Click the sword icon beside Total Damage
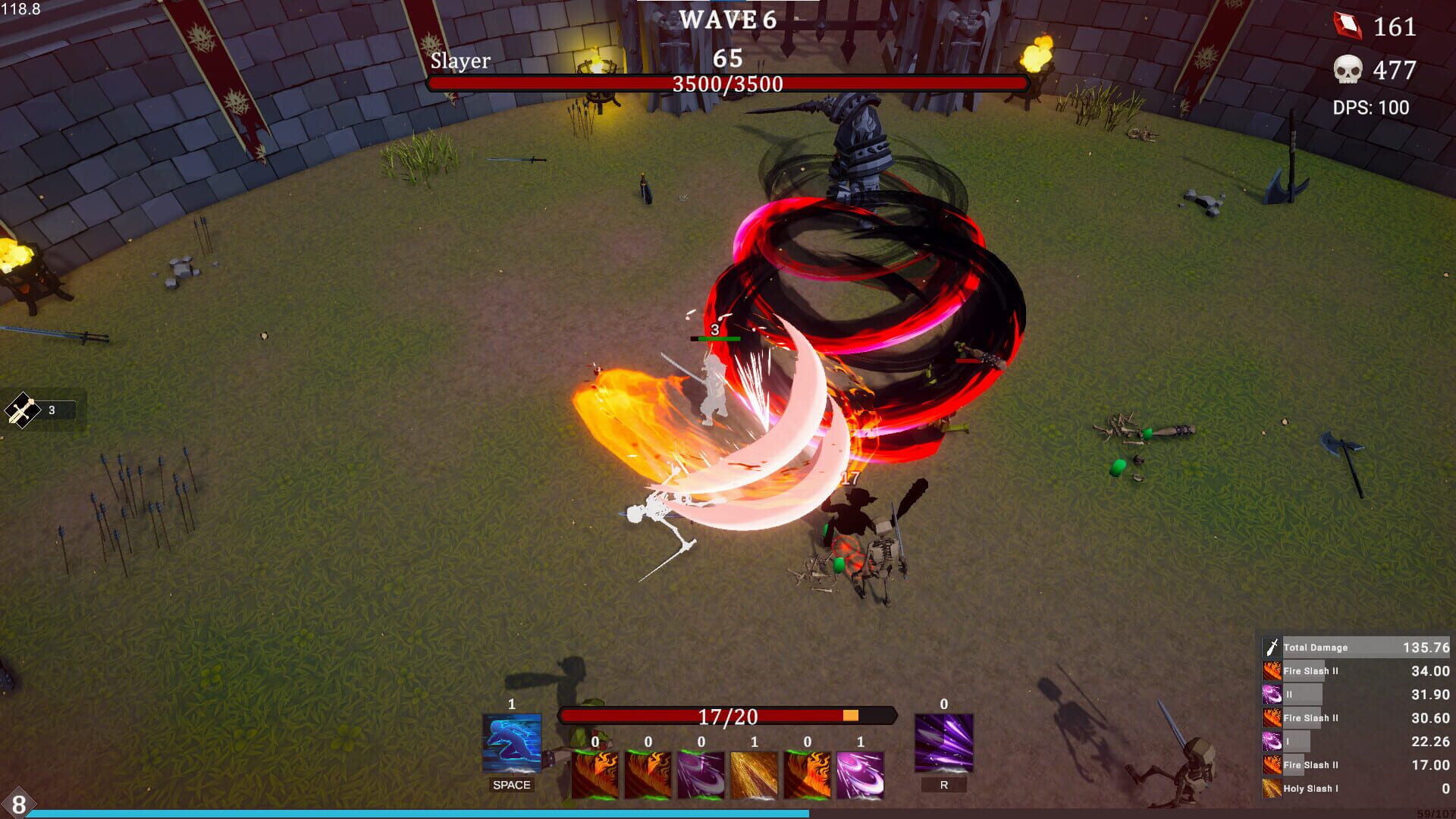 pyautogui.click(x=1271, y=647)
